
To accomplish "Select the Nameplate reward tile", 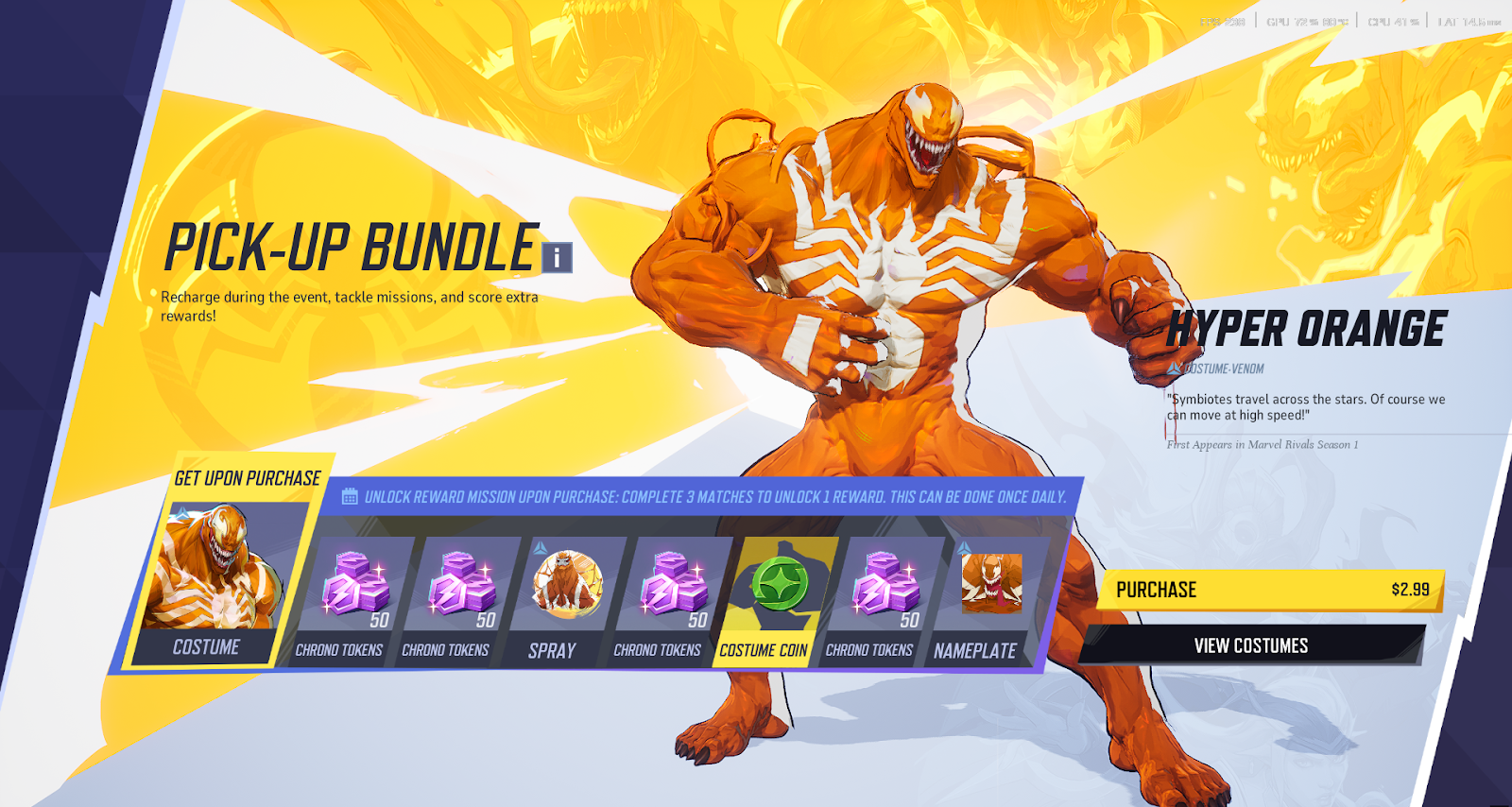I will (986, 597).
